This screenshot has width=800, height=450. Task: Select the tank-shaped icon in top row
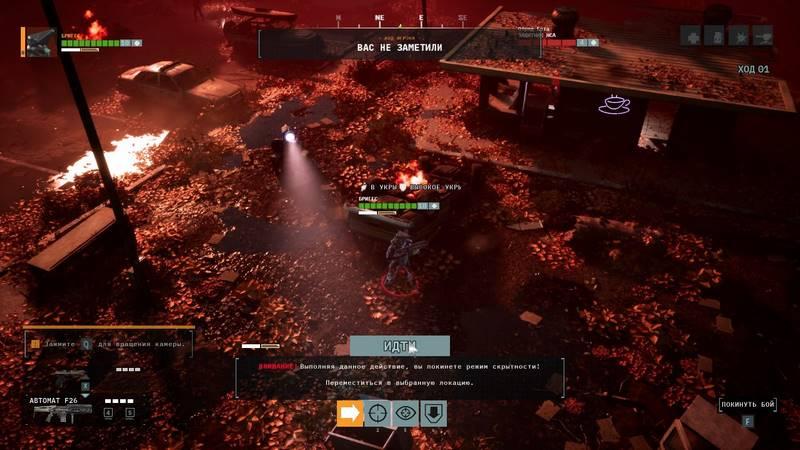763,36
